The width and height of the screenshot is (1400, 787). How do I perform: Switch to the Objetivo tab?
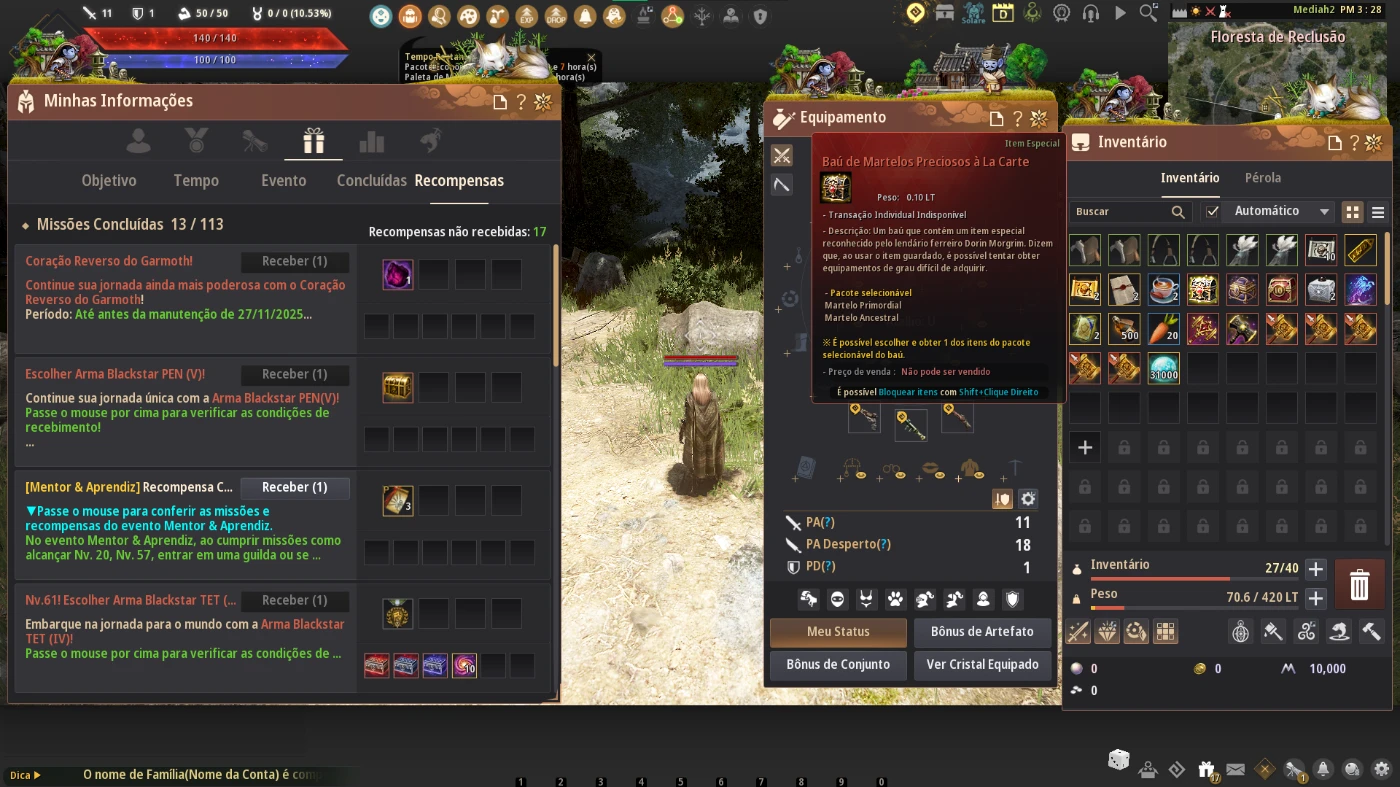(x=109, y=181)
